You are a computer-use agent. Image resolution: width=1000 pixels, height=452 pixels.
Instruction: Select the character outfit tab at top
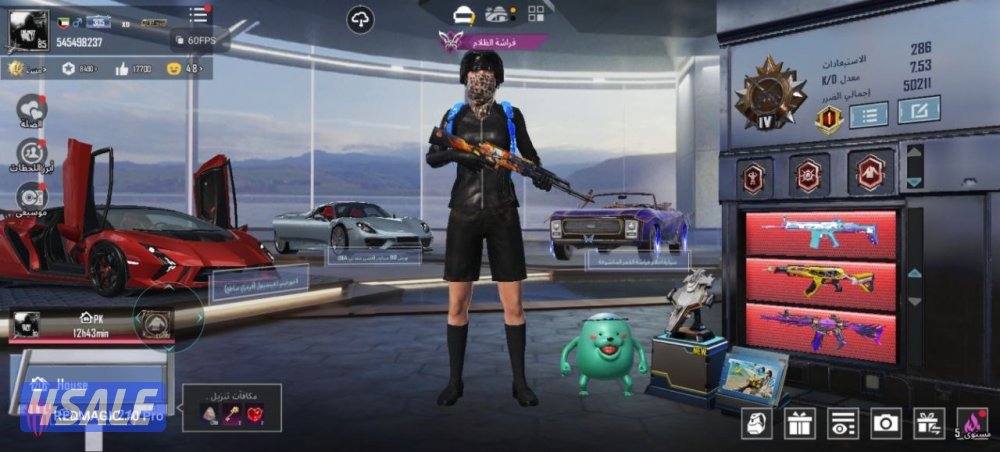point(463,14)
